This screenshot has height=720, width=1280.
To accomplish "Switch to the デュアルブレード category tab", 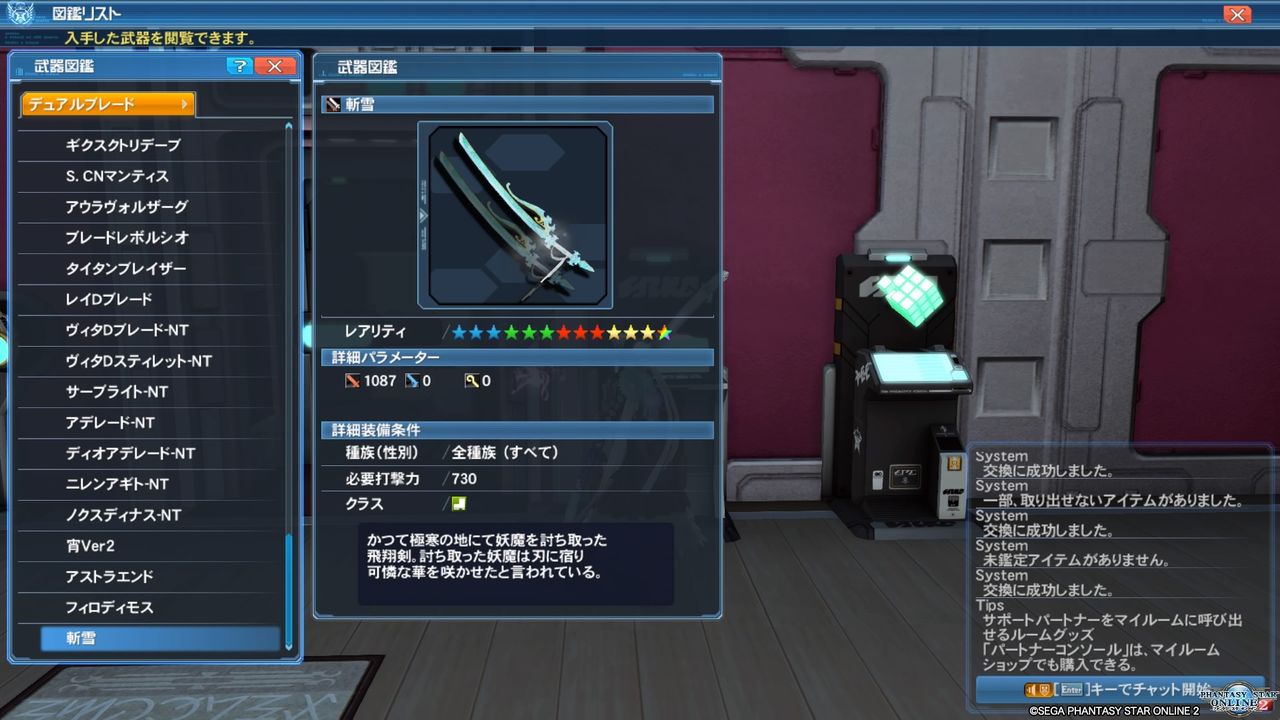I will [x=105, y=103].
